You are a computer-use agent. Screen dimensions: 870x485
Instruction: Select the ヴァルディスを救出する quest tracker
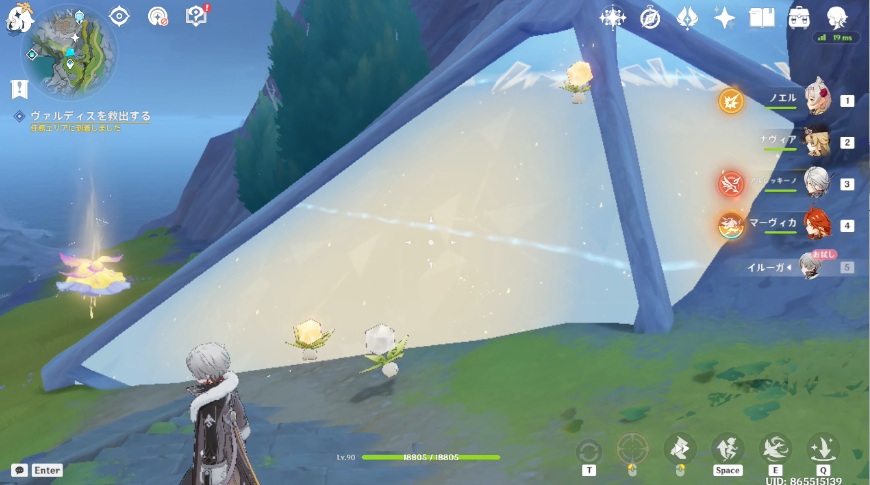tap(90, 116)
